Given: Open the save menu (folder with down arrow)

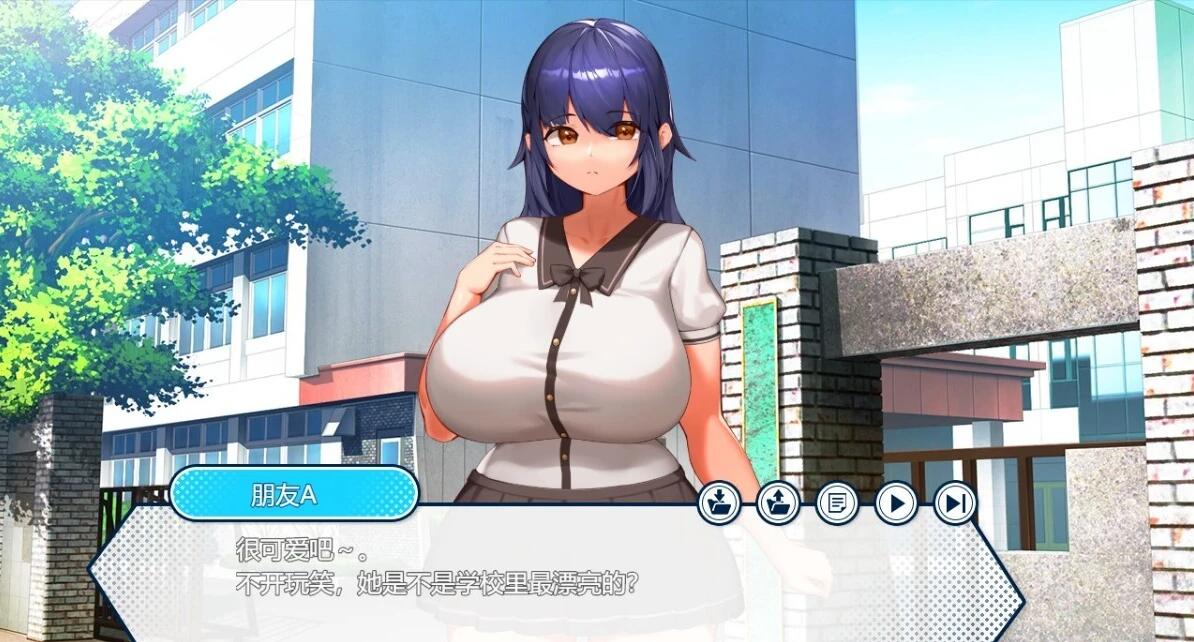Looking at the screenshot, I should pos(719,502).
